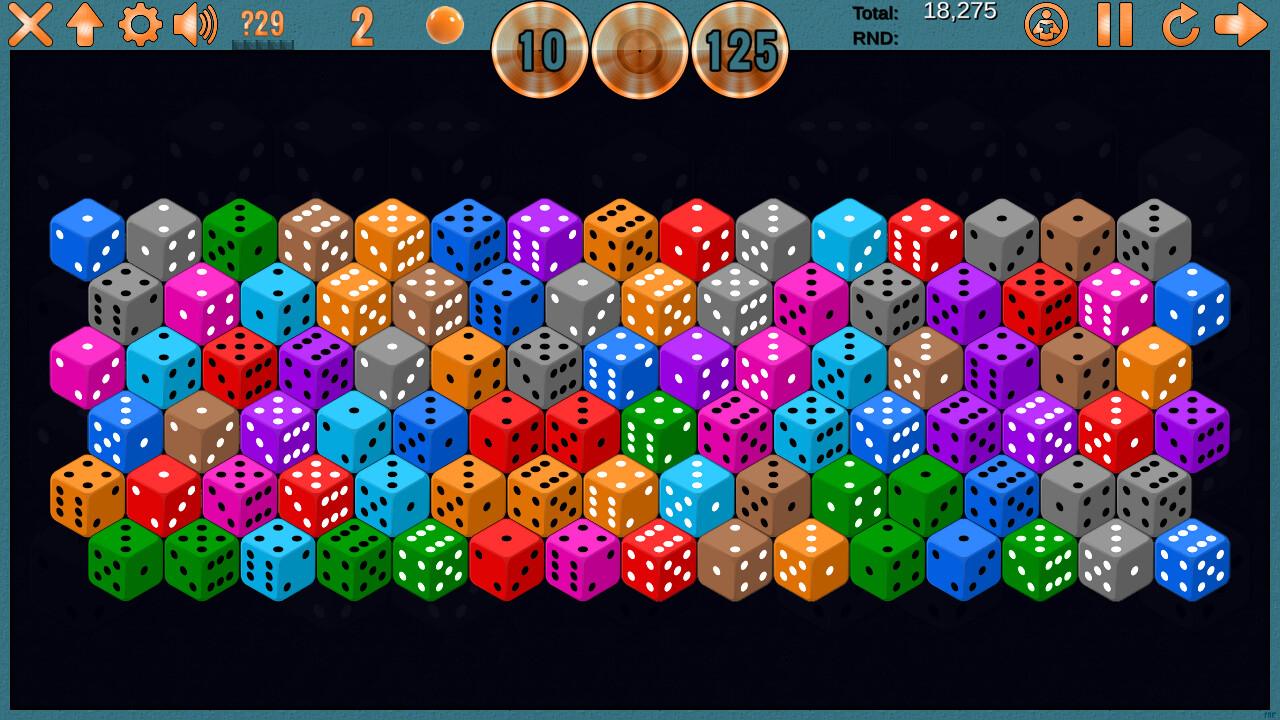Pause the game
The width and height of the screenshot is (1280, 720).
pyautogui.click(x=1114, y=25)
